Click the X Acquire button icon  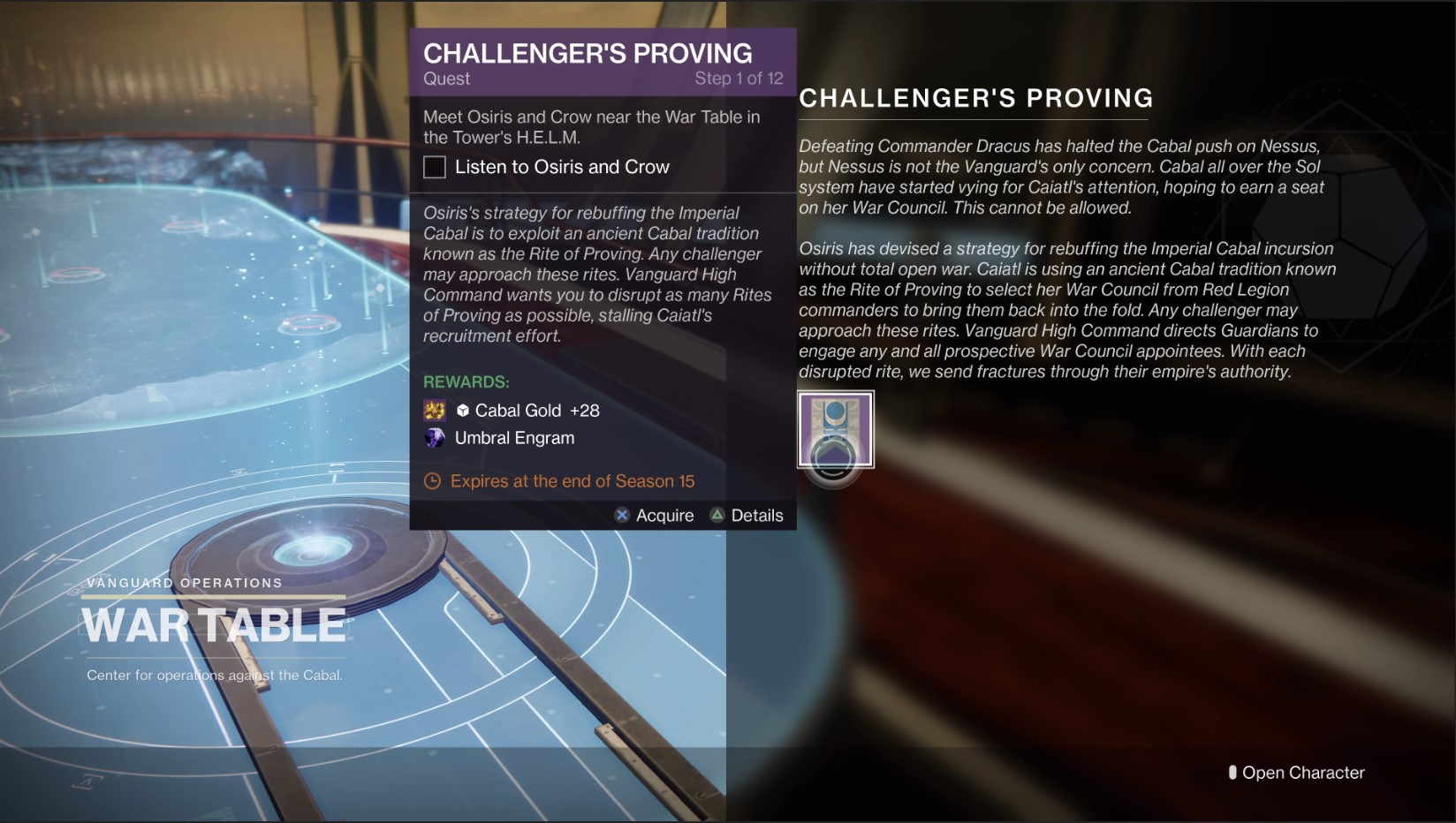coord(621,515)
